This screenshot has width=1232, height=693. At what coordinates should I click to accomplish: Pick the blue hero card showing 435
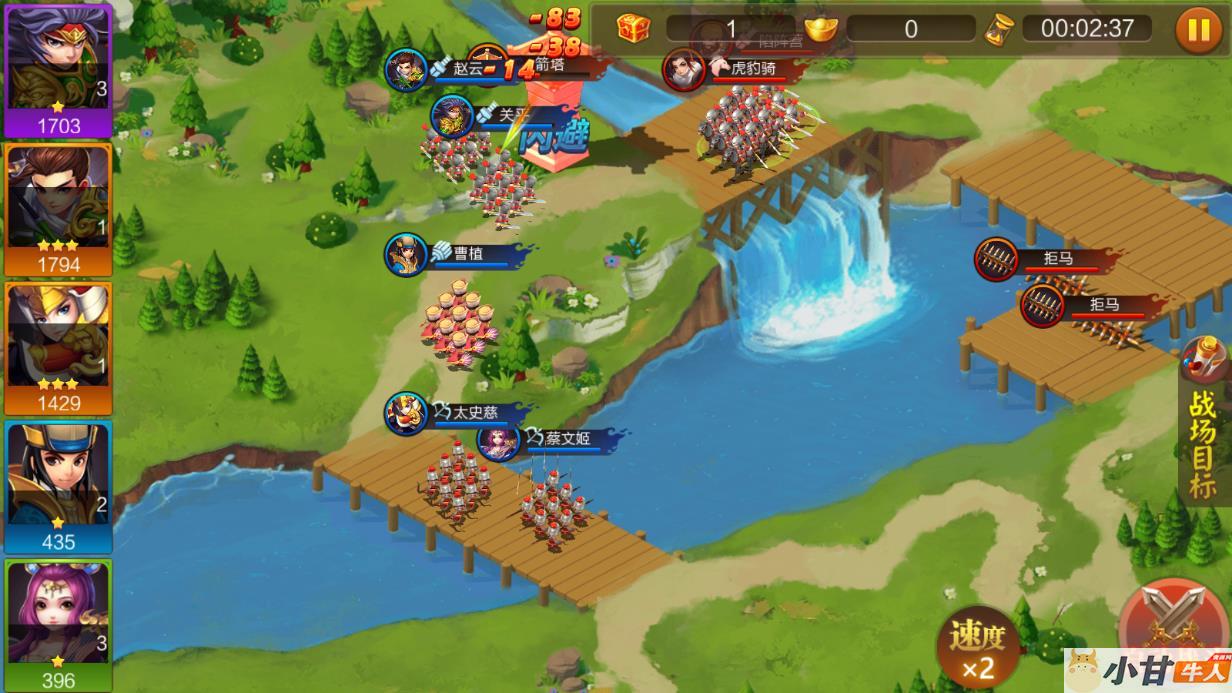tap(58, 486)
